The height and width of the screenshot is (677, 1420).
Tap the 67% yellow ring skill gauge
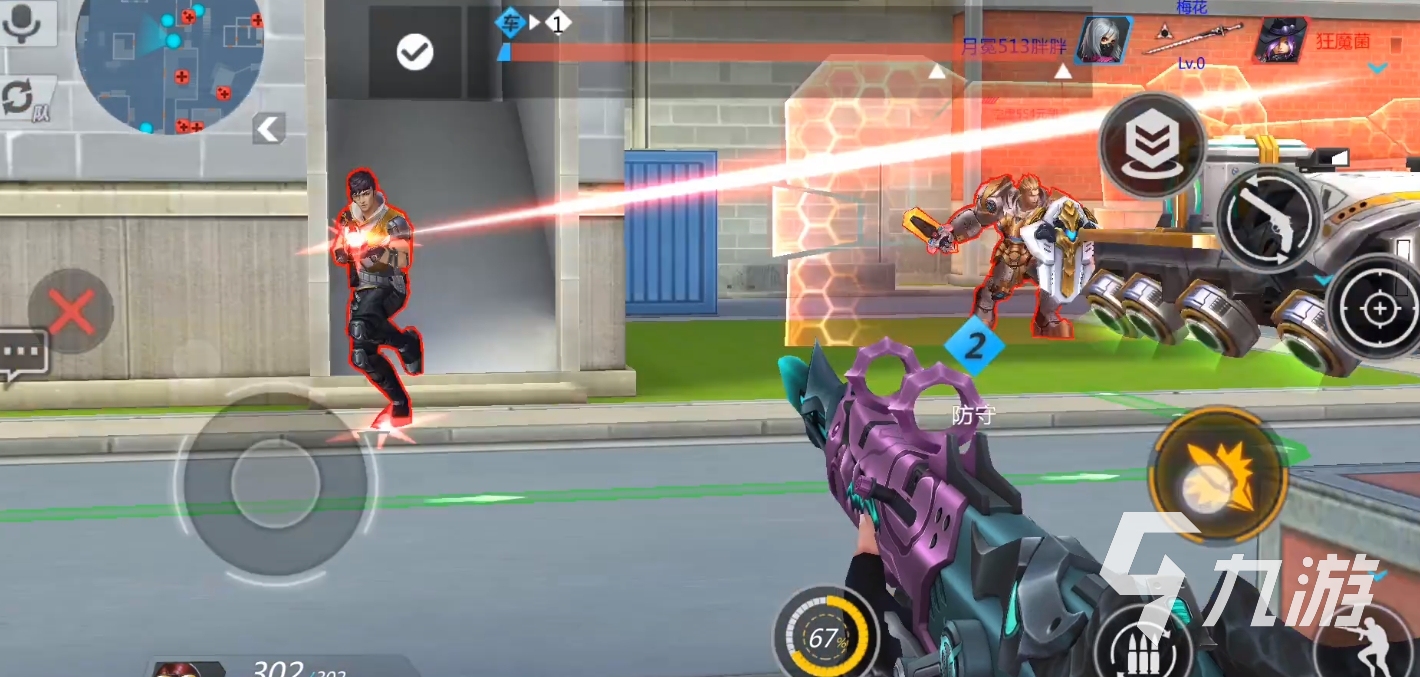pos(824,635)
